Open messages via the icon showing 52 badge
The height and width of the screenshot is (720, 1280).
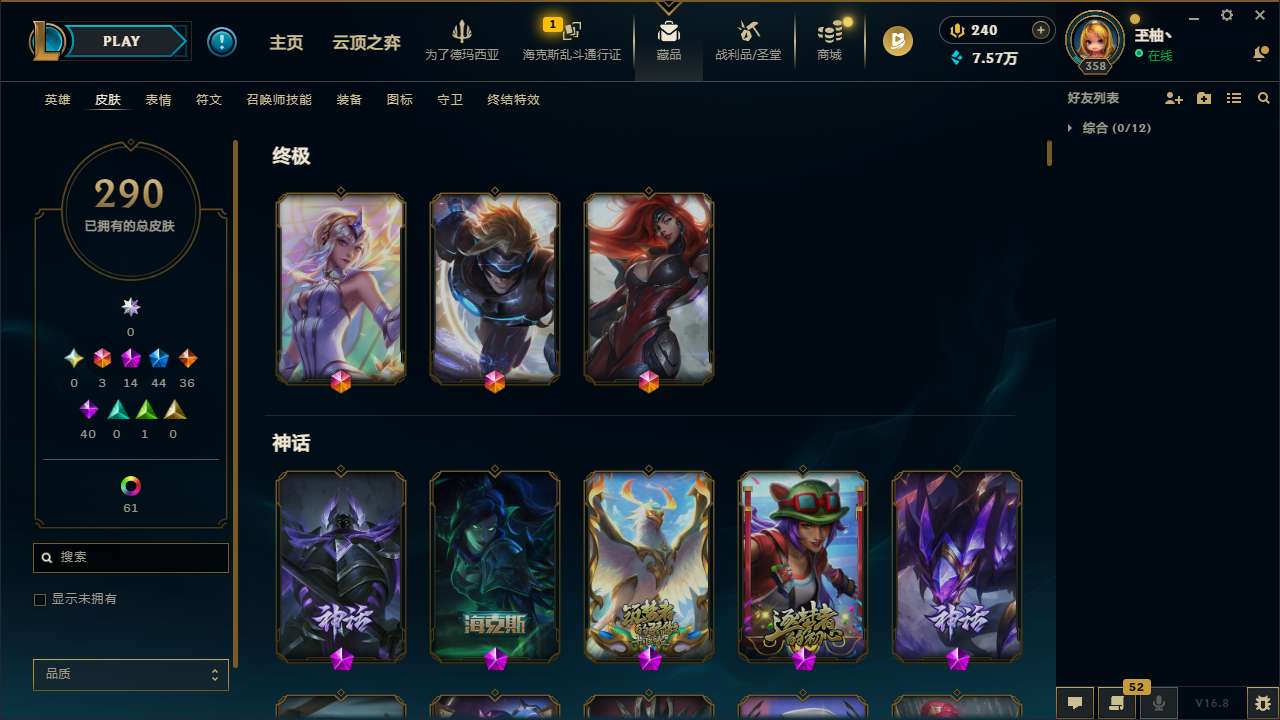[x=1115, y=702]
